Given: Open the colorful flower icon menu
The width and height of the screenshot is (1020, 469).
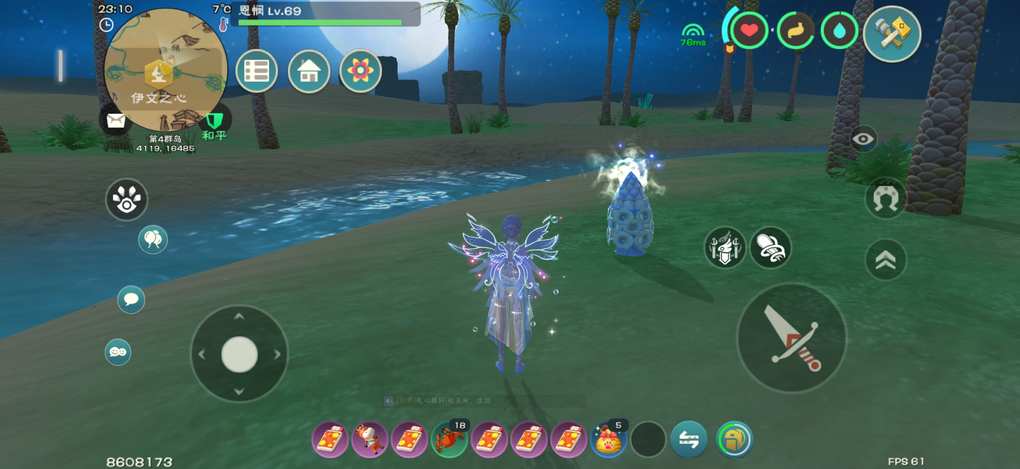Looking at the screenshot, I should click(x=360, y=71).
